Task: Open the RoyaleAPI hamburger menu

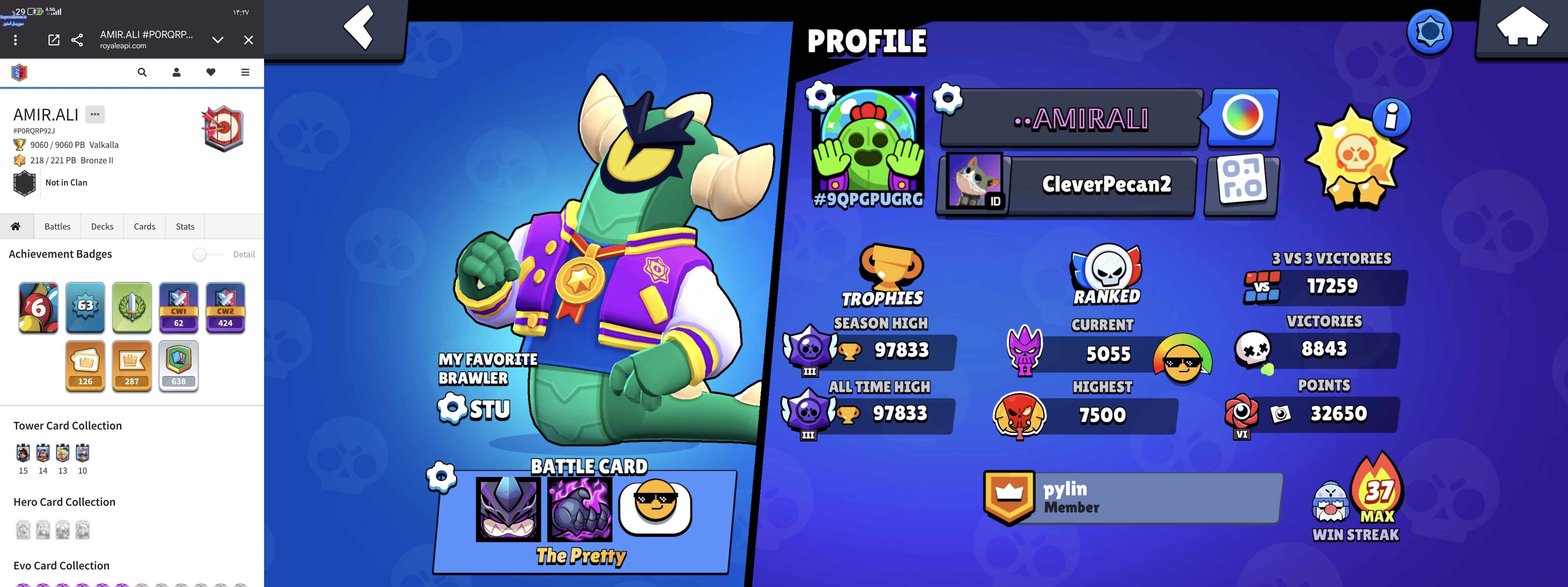Action: click(245, 73)
